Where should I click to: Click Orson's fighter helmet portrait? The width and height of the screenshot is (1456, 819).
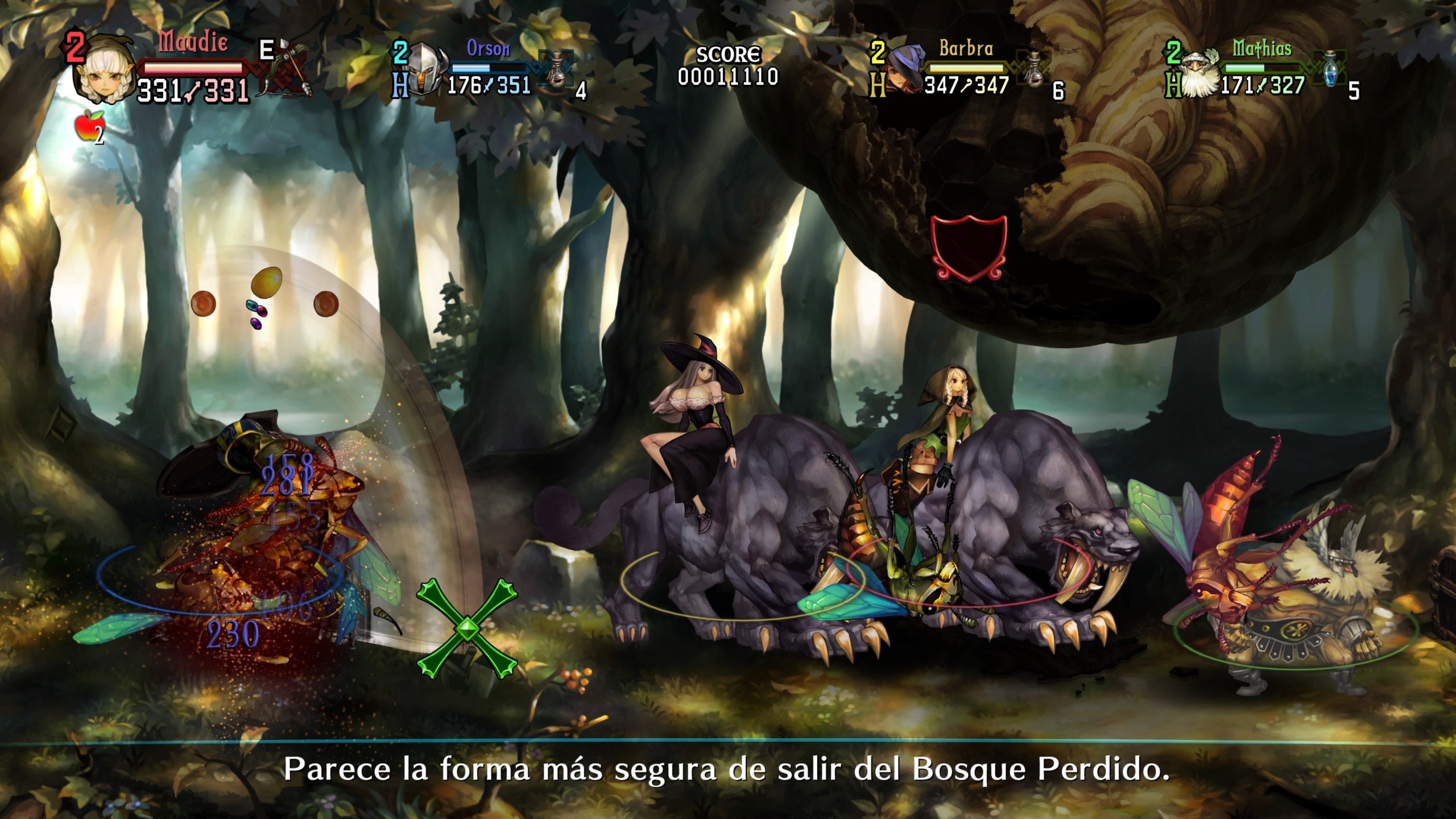point(424,68)
